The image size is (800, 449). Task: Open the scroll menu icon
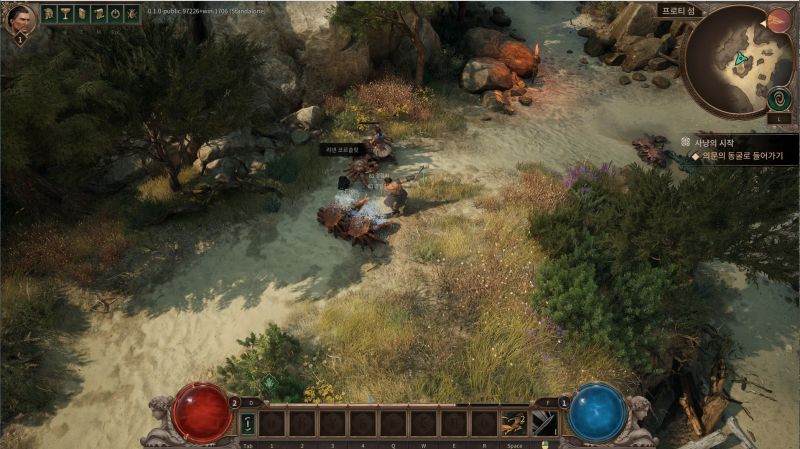point(99,14)
